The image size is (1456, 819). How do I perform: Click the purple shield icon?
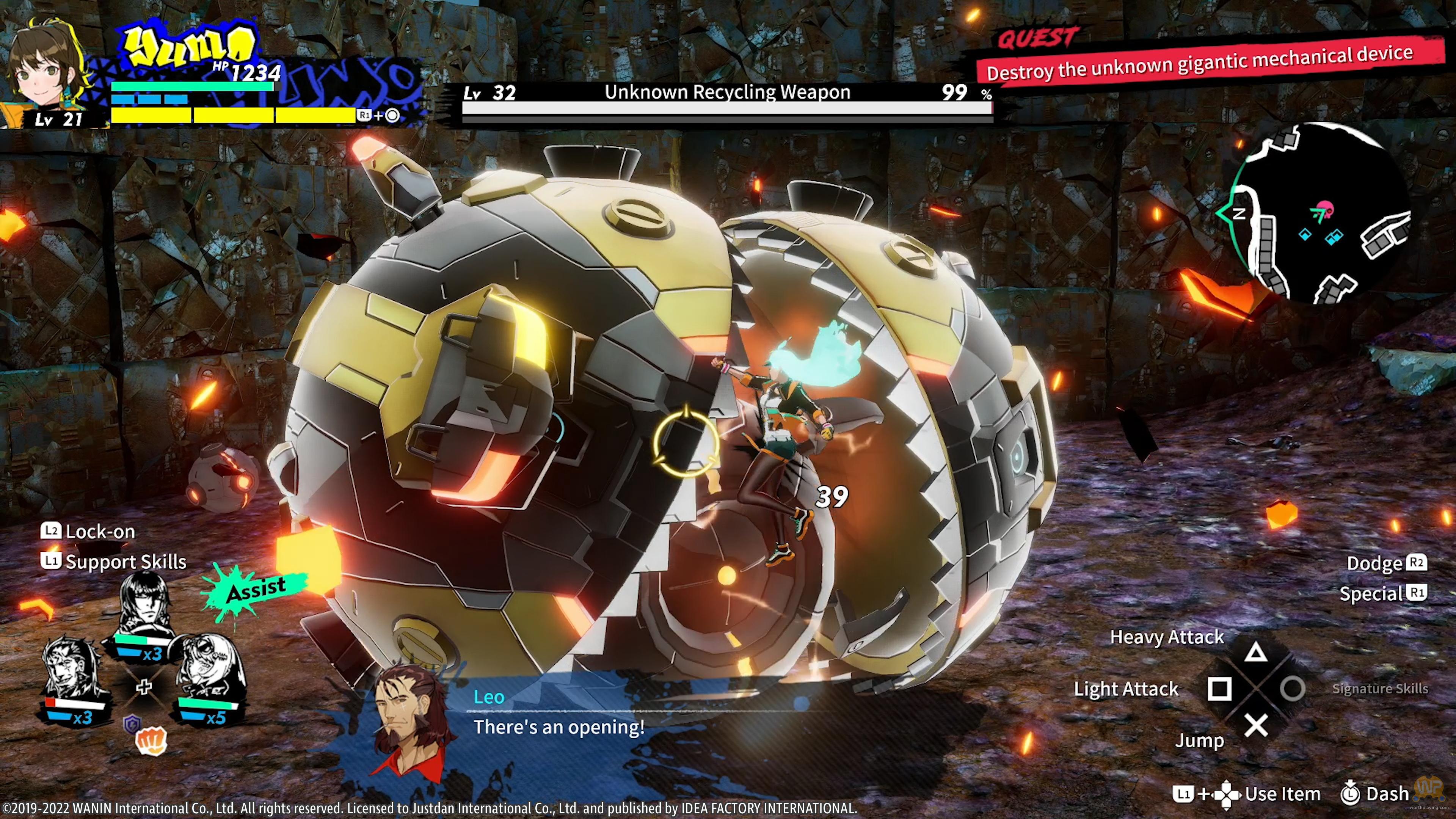(132, 723)
